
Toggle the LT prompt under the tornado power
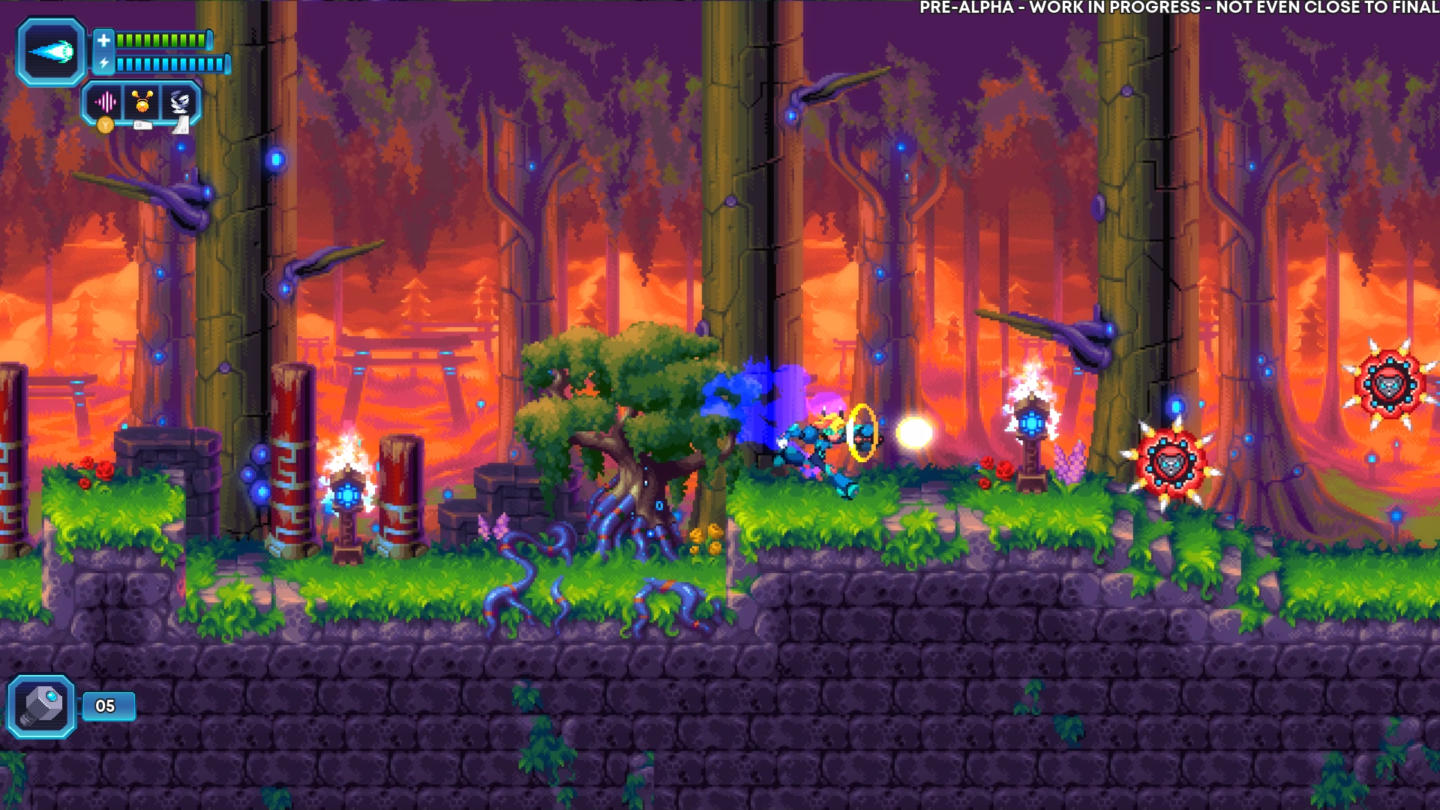181,127
